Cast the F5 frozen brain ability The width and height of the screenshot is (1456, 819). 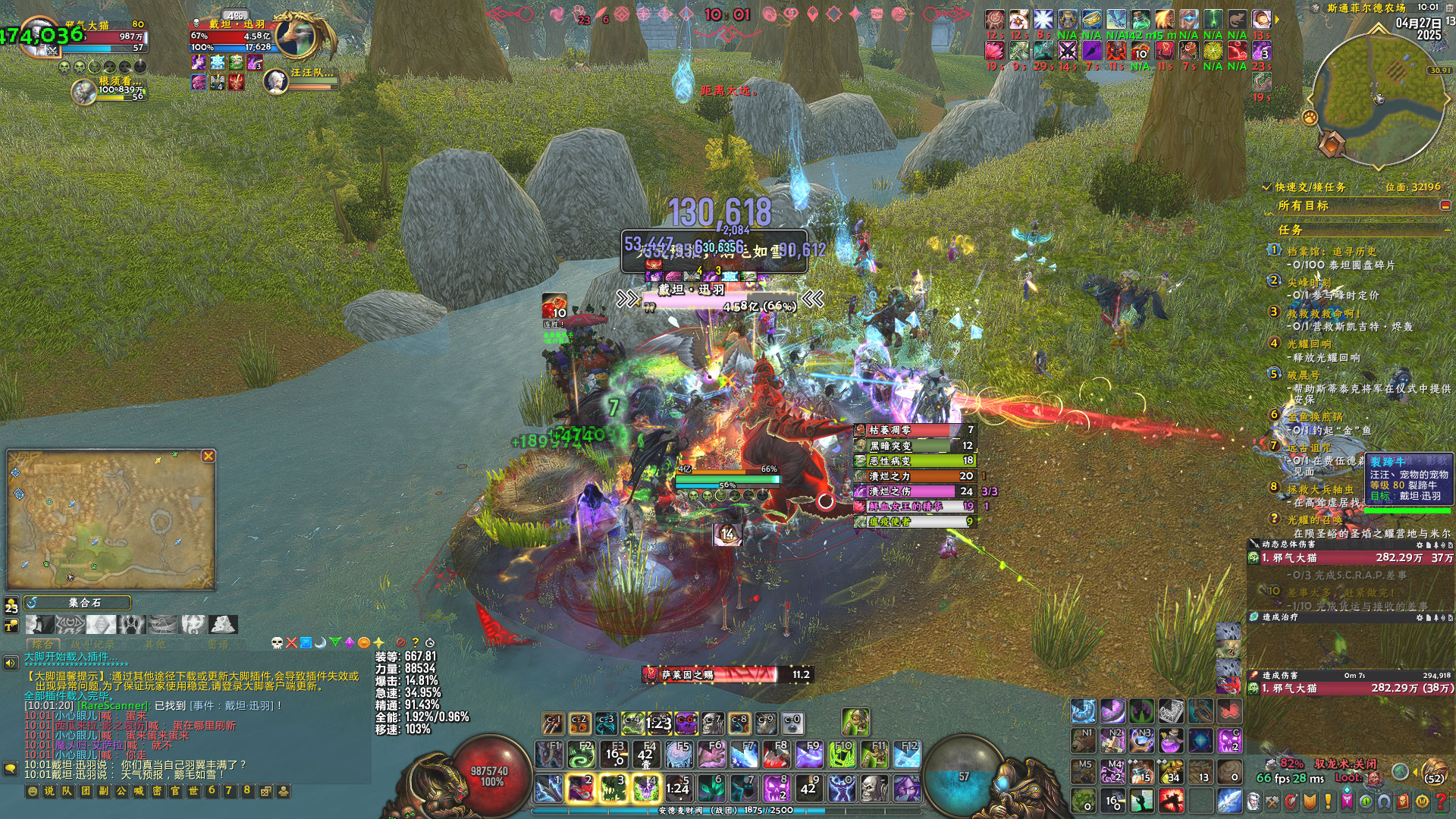pyautogui.click(x=679, y=755)
